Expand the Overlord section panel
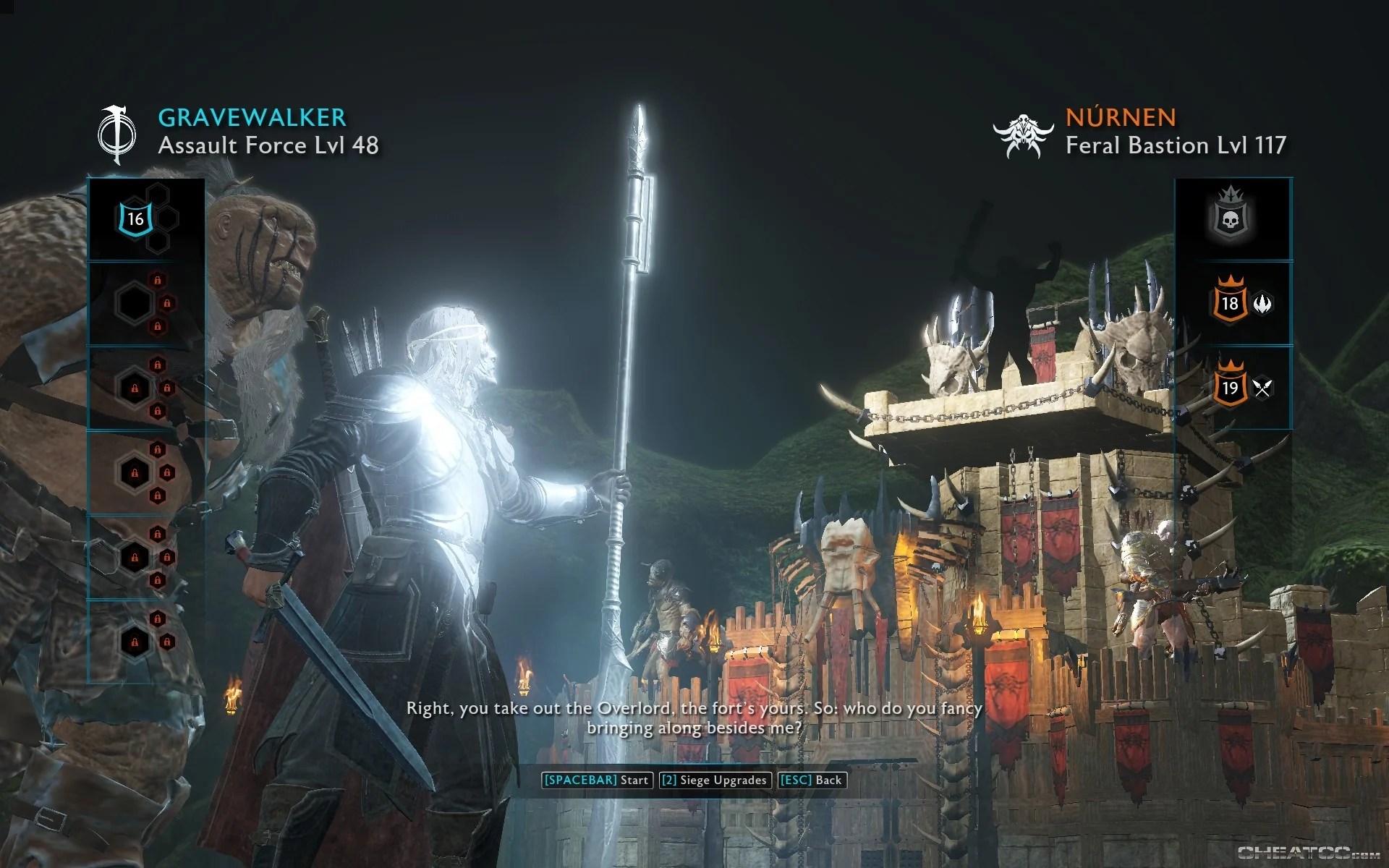Viewport: 1389px width, 868px height. click(x=1233, y=217)
